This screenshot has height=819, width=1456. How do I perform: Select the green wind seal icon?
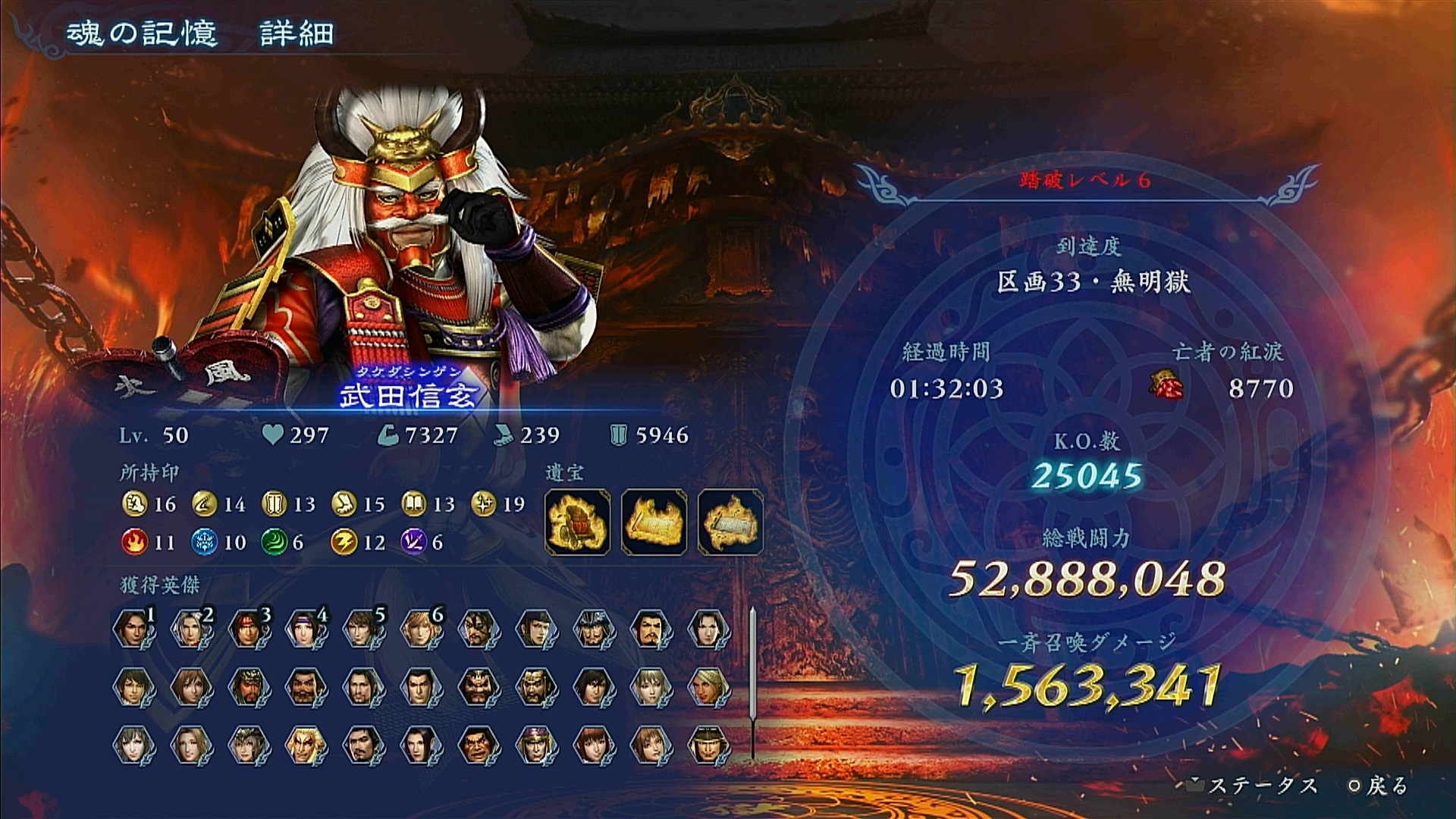(274, 542)
